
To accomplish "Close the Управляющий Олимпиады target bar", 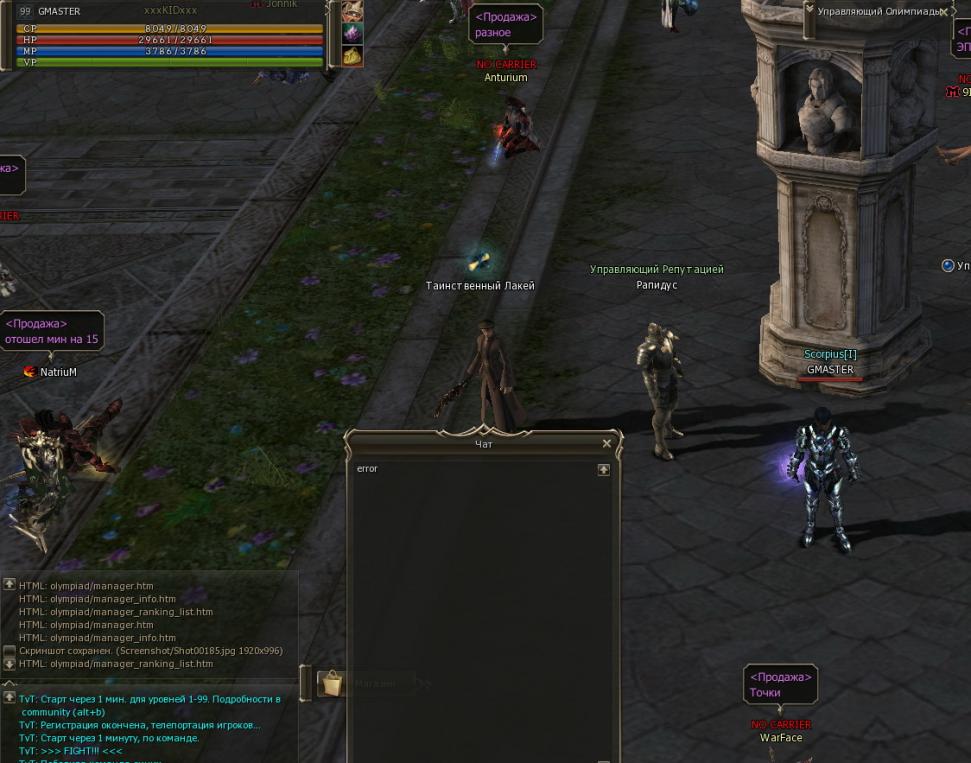I will tap(944, 12).
